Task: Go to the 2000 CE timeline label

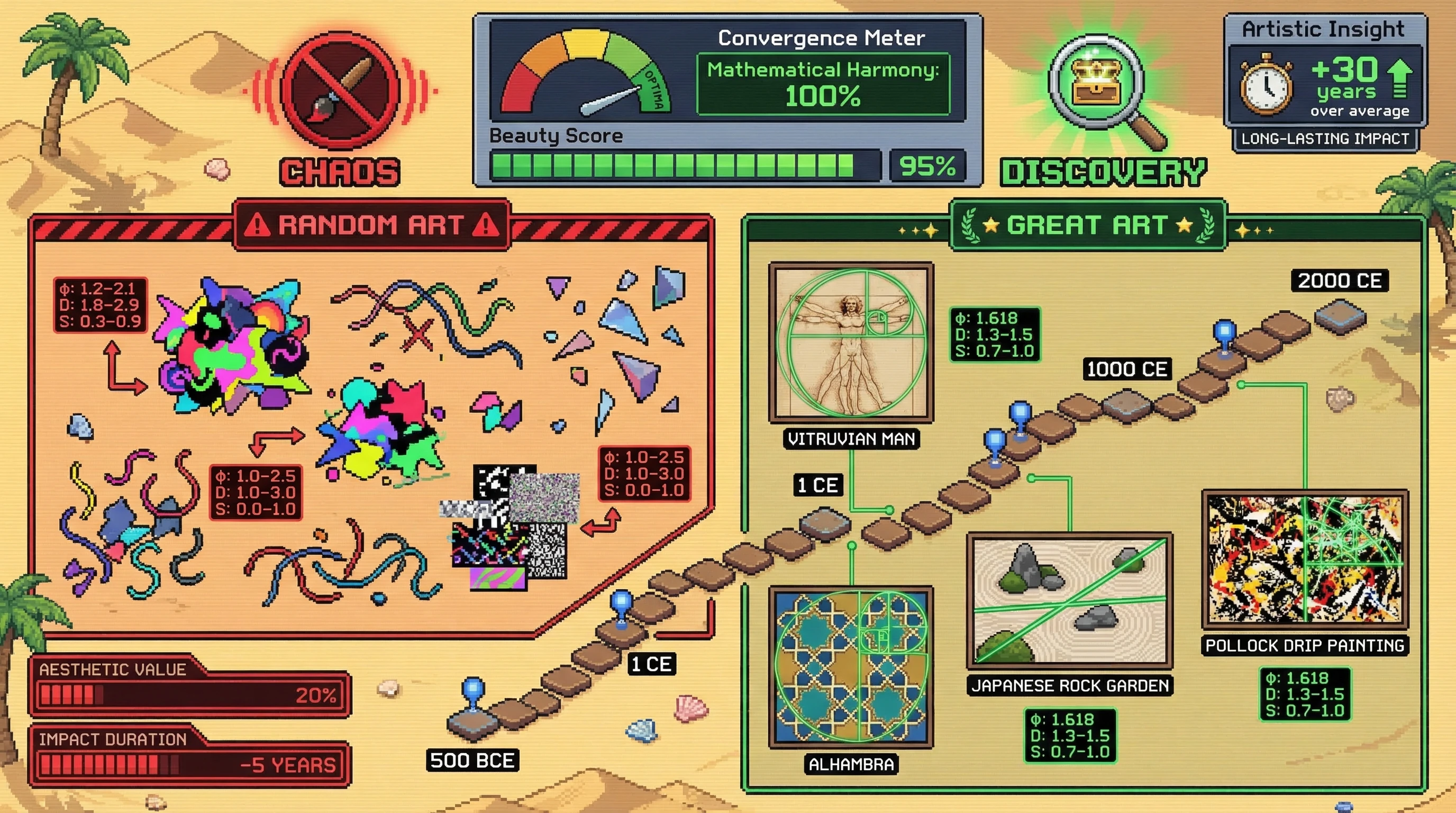Action: [x=1340, y=281]
